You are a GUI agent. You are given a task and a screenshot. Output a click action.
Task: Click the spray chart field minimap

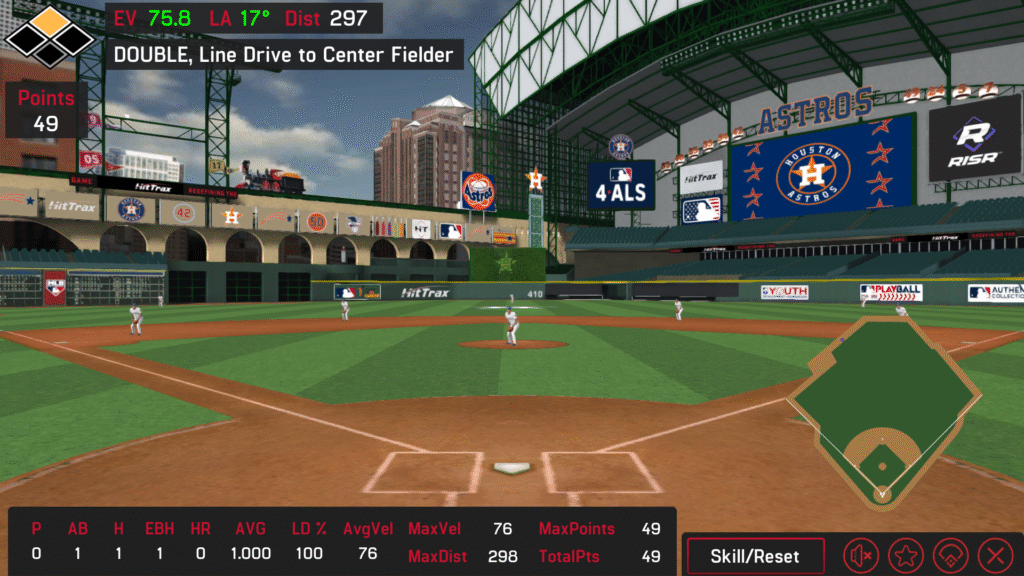point(882,412)
